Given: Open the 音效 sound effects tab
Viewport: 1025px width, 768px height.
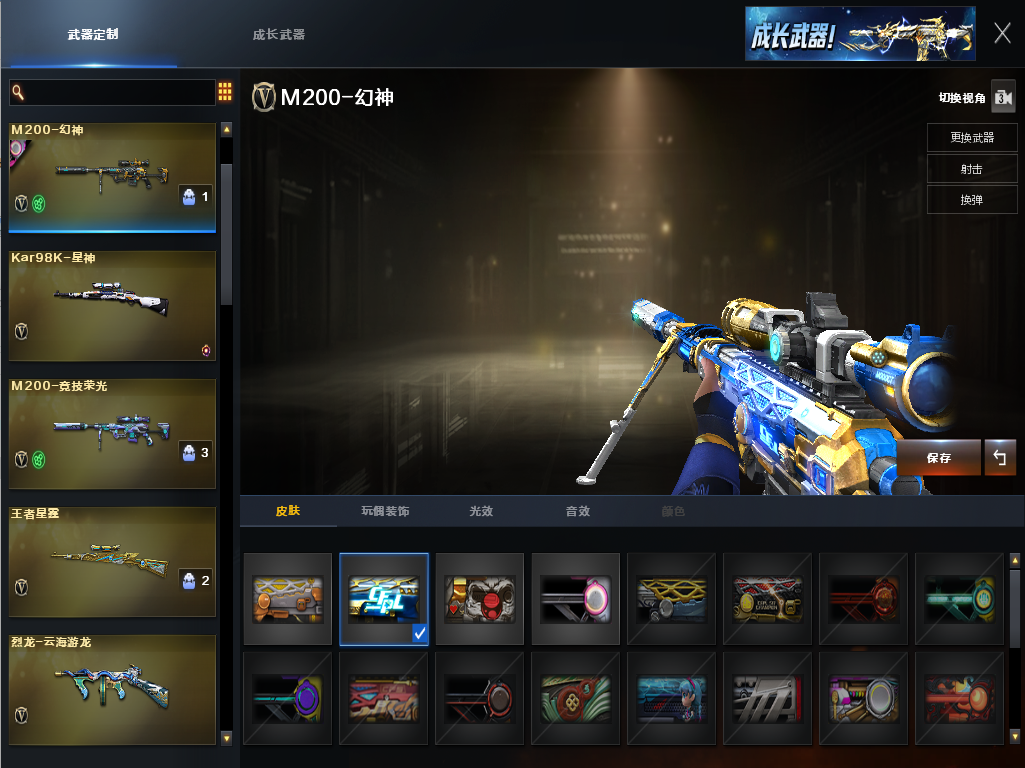Looking at the screenshot, I should tap(578, 511).
